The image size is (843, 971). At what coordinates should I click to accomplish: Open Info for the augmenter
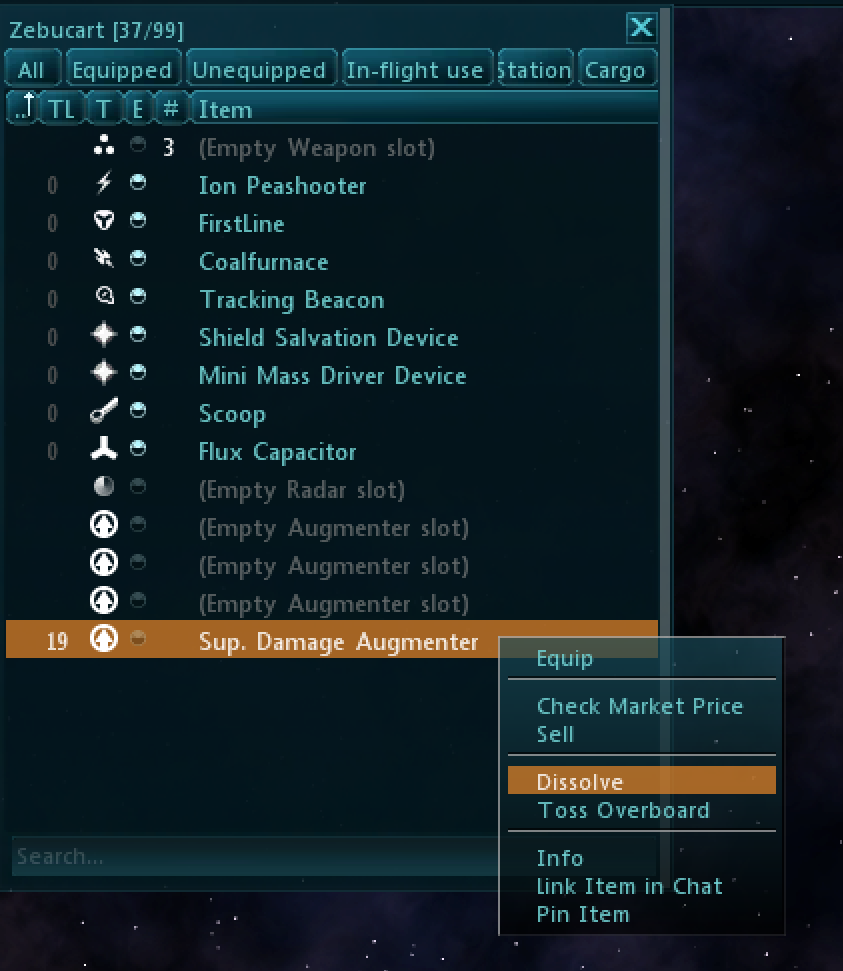[560, 858]
